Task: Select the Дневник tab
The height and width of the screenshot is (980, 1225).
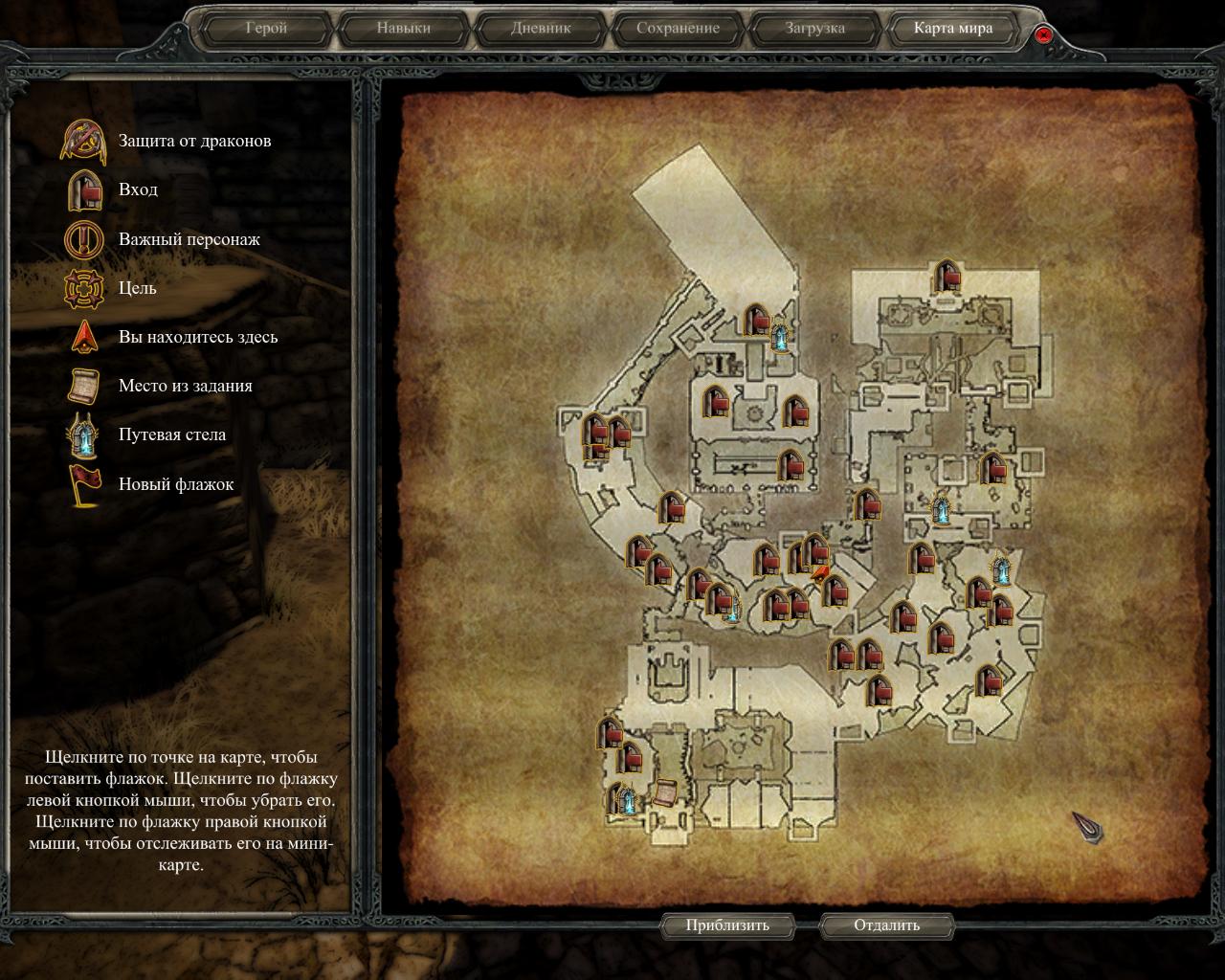Action: coord(541,29)
